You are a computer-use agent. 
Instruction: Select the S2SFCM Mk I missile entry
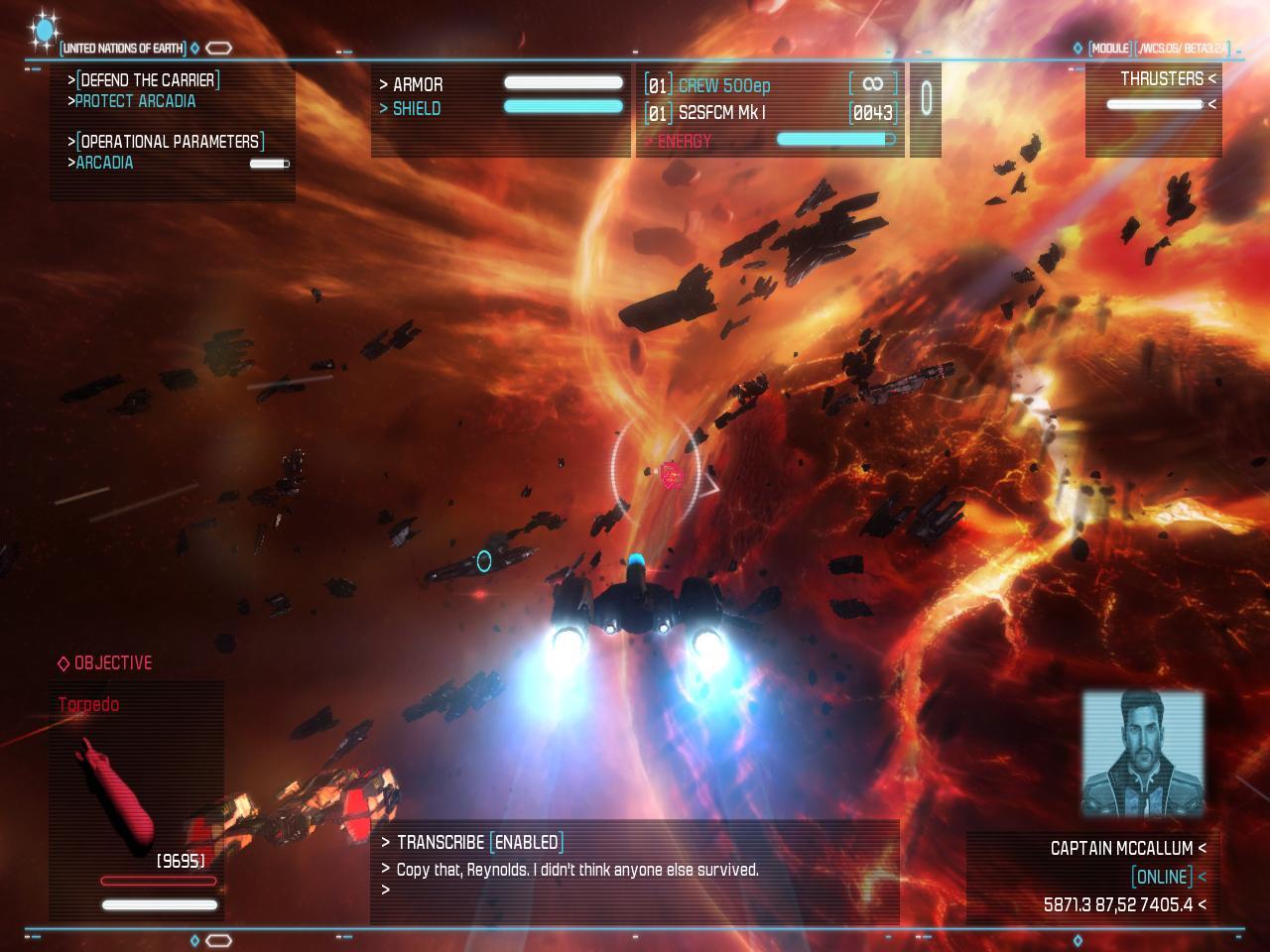coord(721,113)
